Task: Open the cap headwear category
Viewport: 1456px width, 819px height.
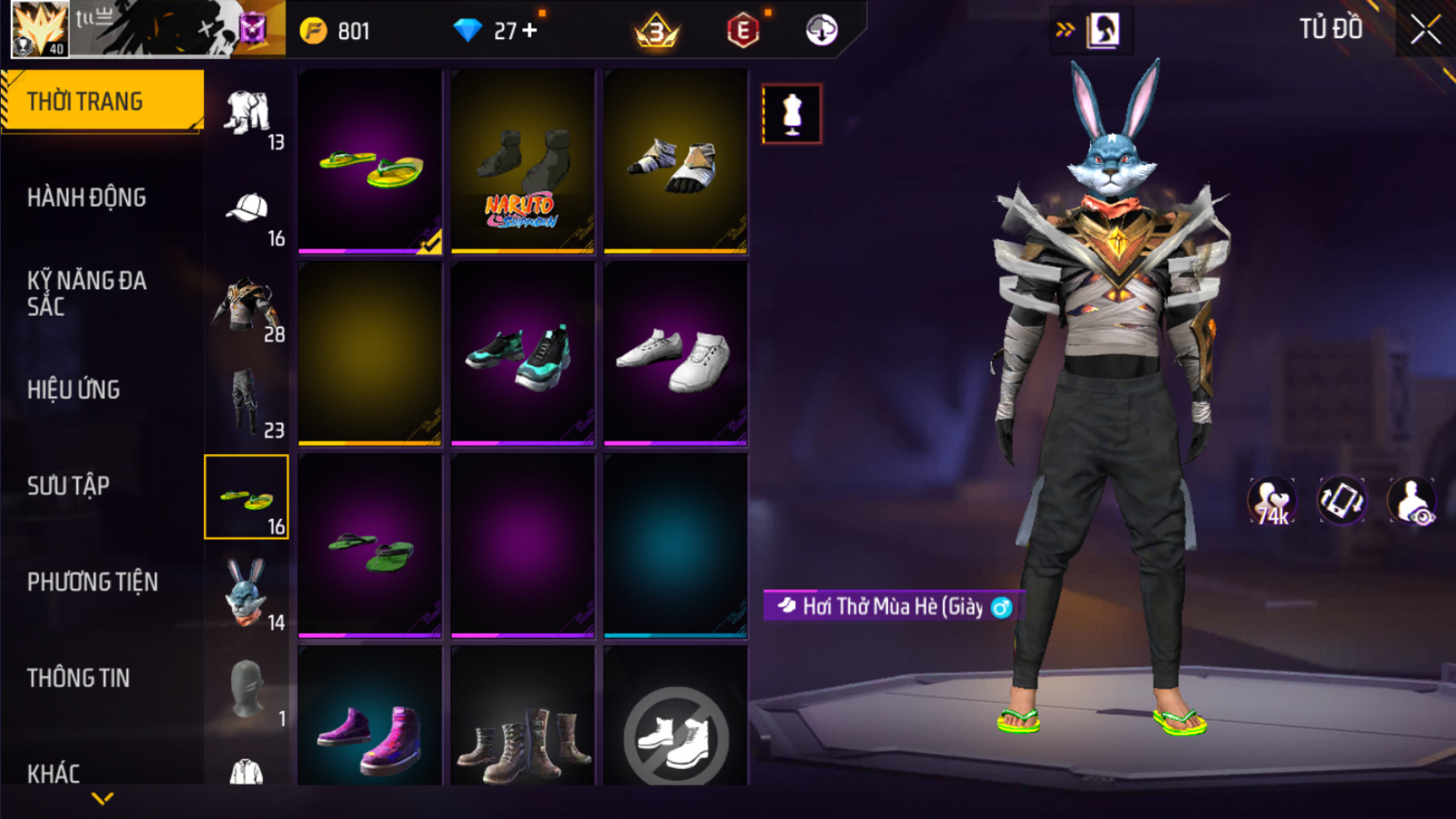Action: 247,214
